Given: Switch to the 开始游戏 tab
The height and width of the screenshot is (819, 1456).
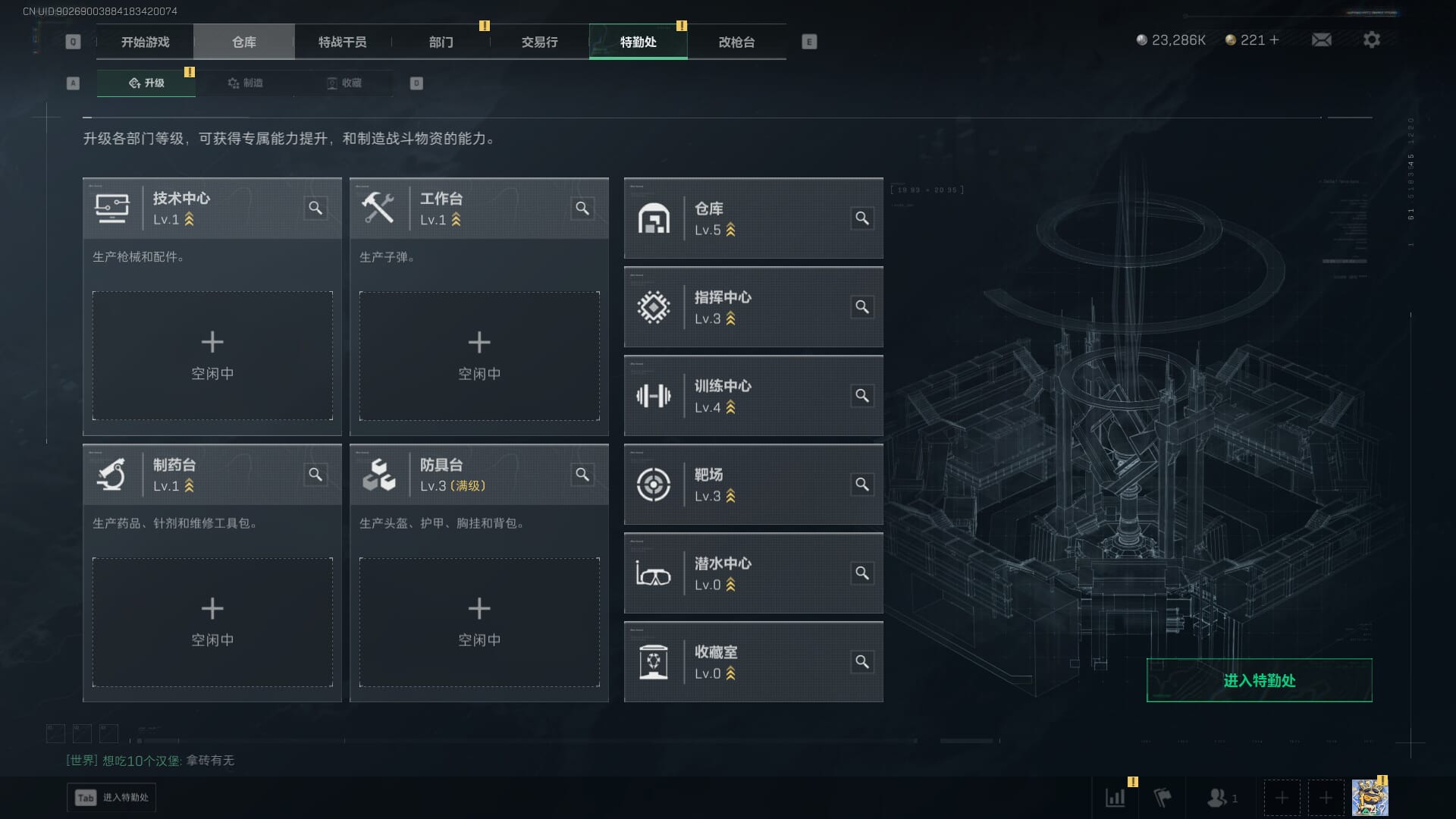Looking at the screenshot, I should coord(145,42).
